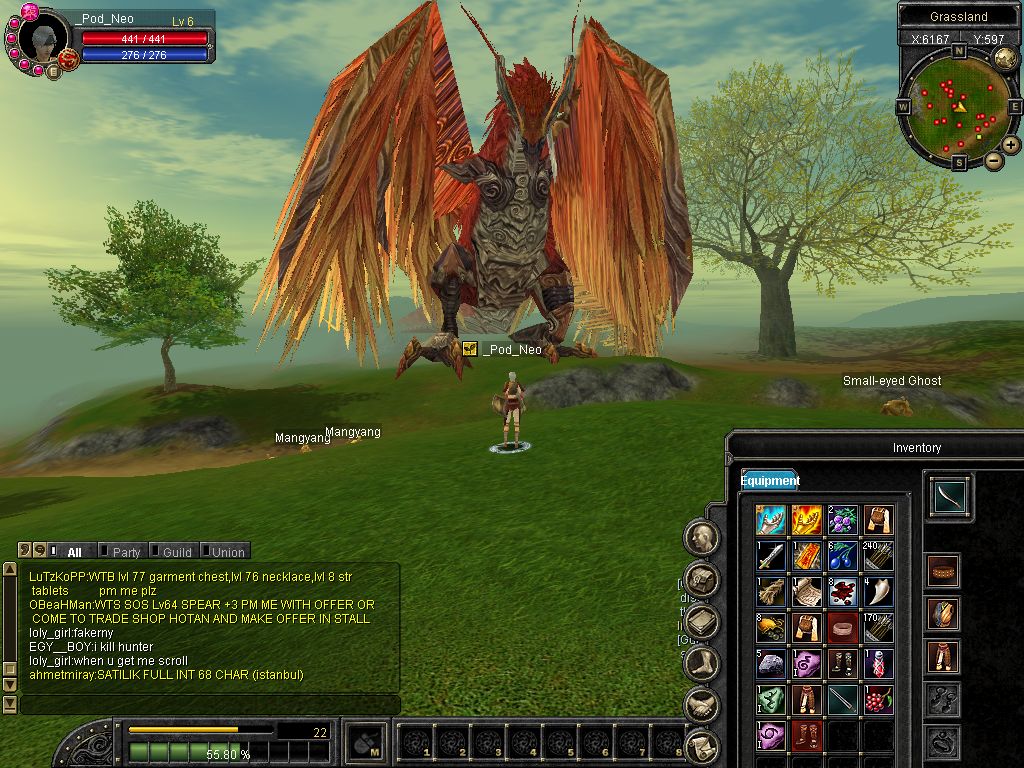Switch to the Party chat tab
Viewport: 1024px width, 768px height.
click(126, 551)
